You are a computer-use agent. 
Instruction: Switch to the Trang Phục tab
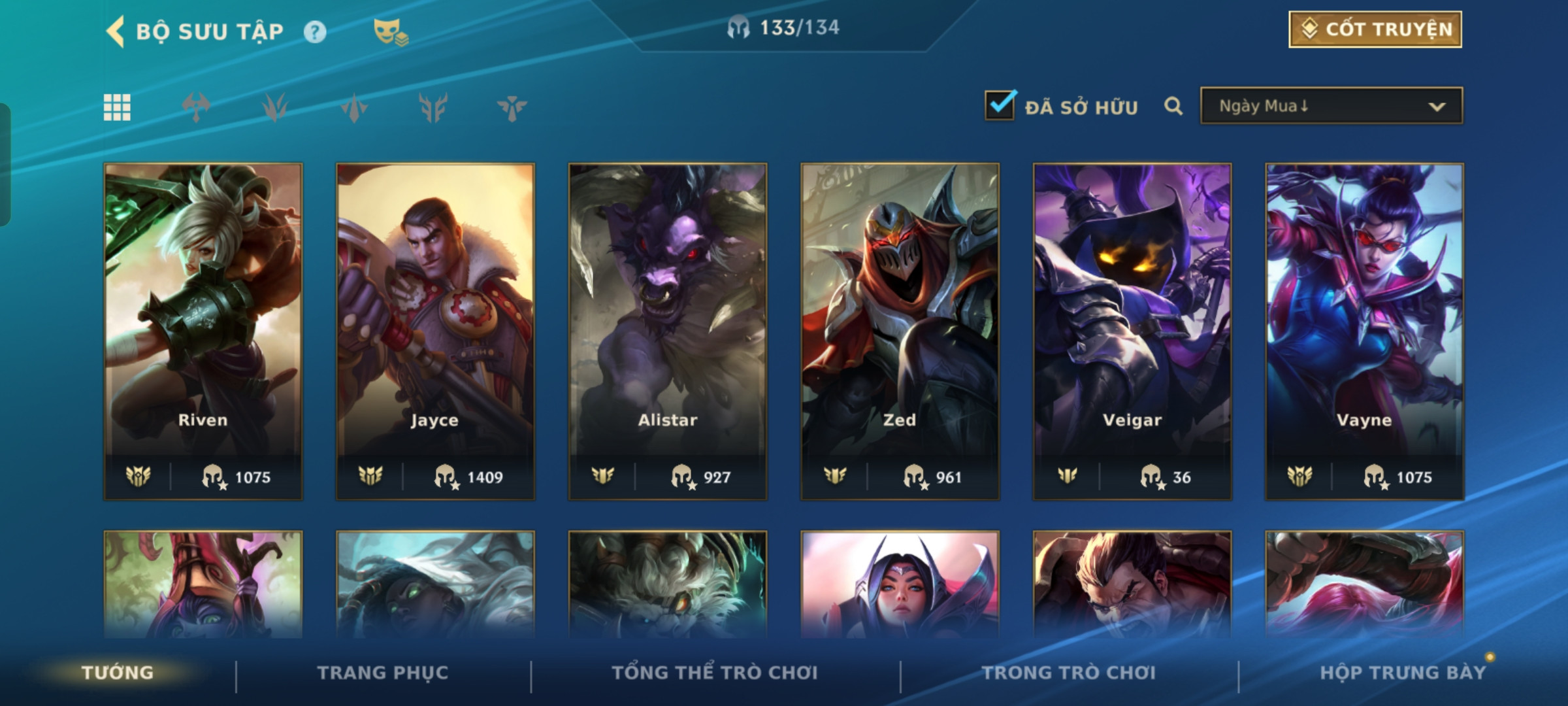tap(383, 673)
